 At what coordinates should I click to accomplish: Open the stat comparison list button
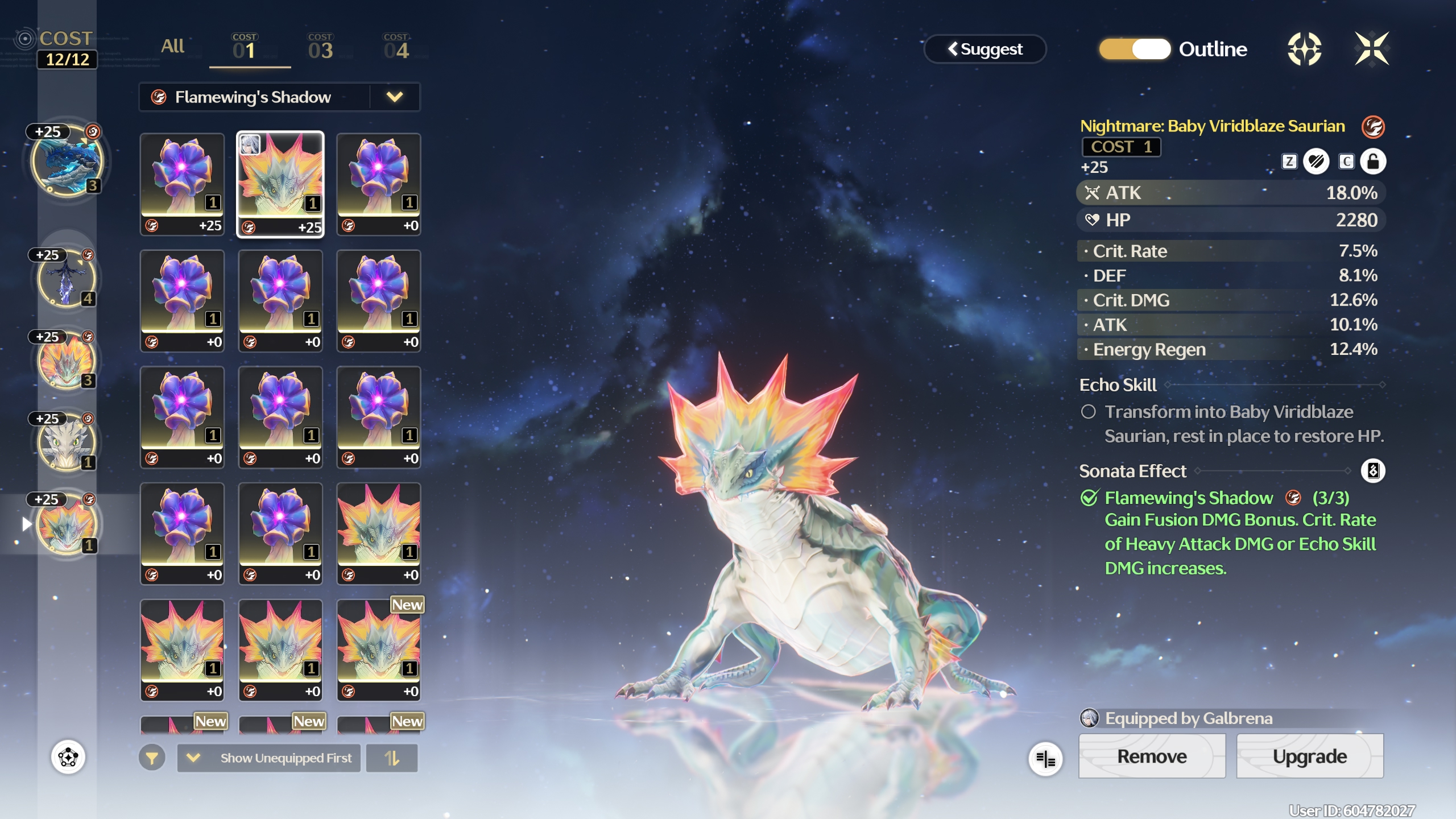tap(1045, 759)
